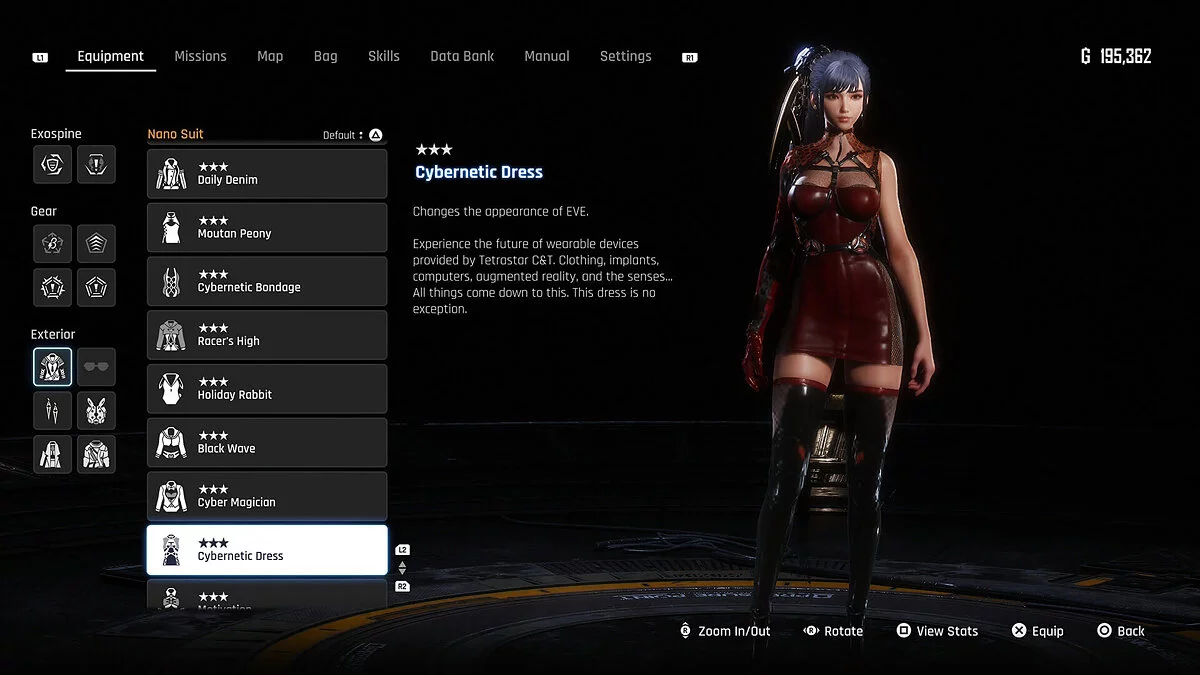The width and height of the screenshot is (1200, 675).
Task: Show the Manual tab
Action: (x=547, y=56)
